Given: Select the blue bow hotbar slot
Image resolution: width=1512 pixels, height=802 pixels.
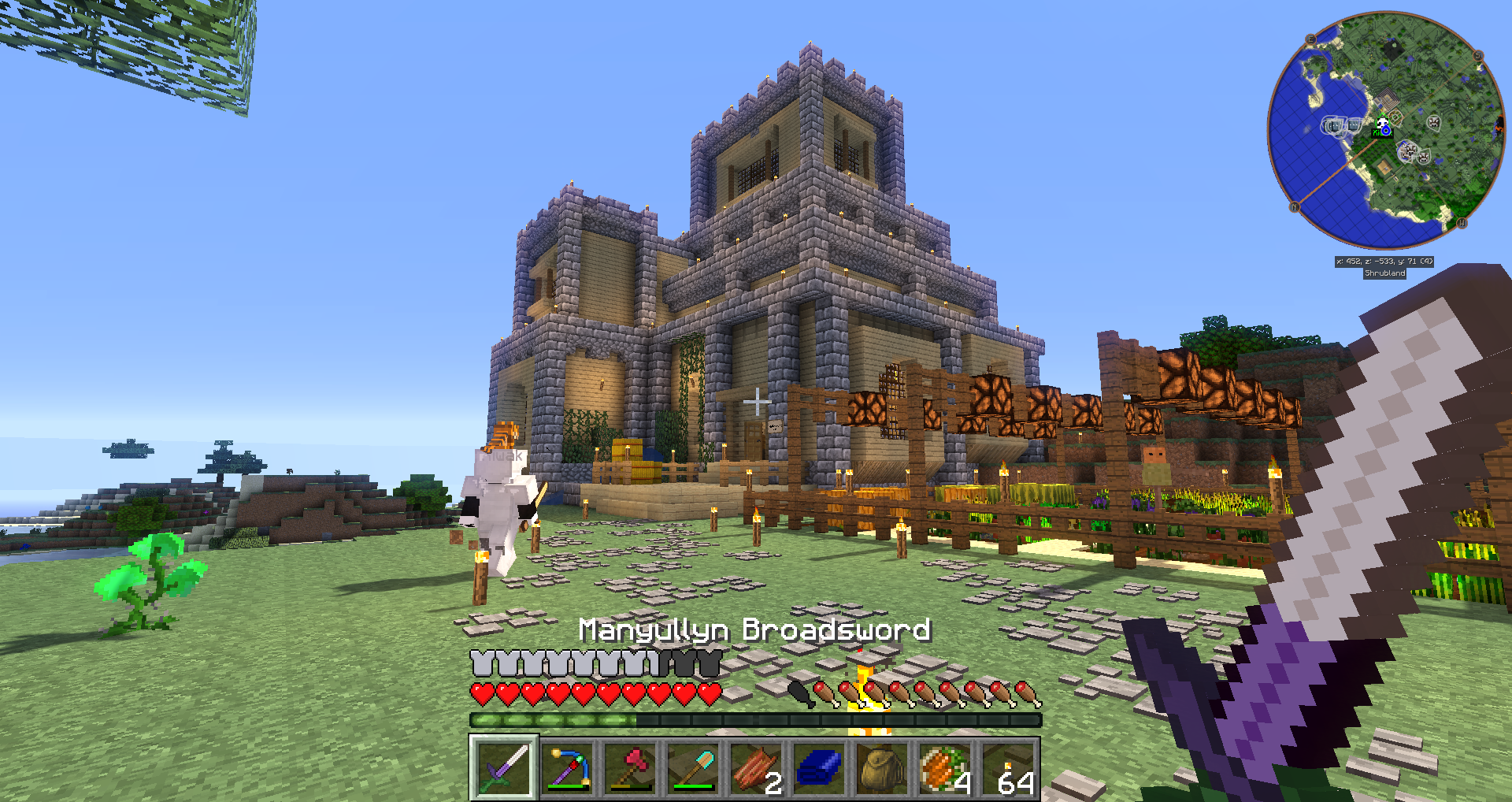Looking at the screenshot, I should click(567, 767).
